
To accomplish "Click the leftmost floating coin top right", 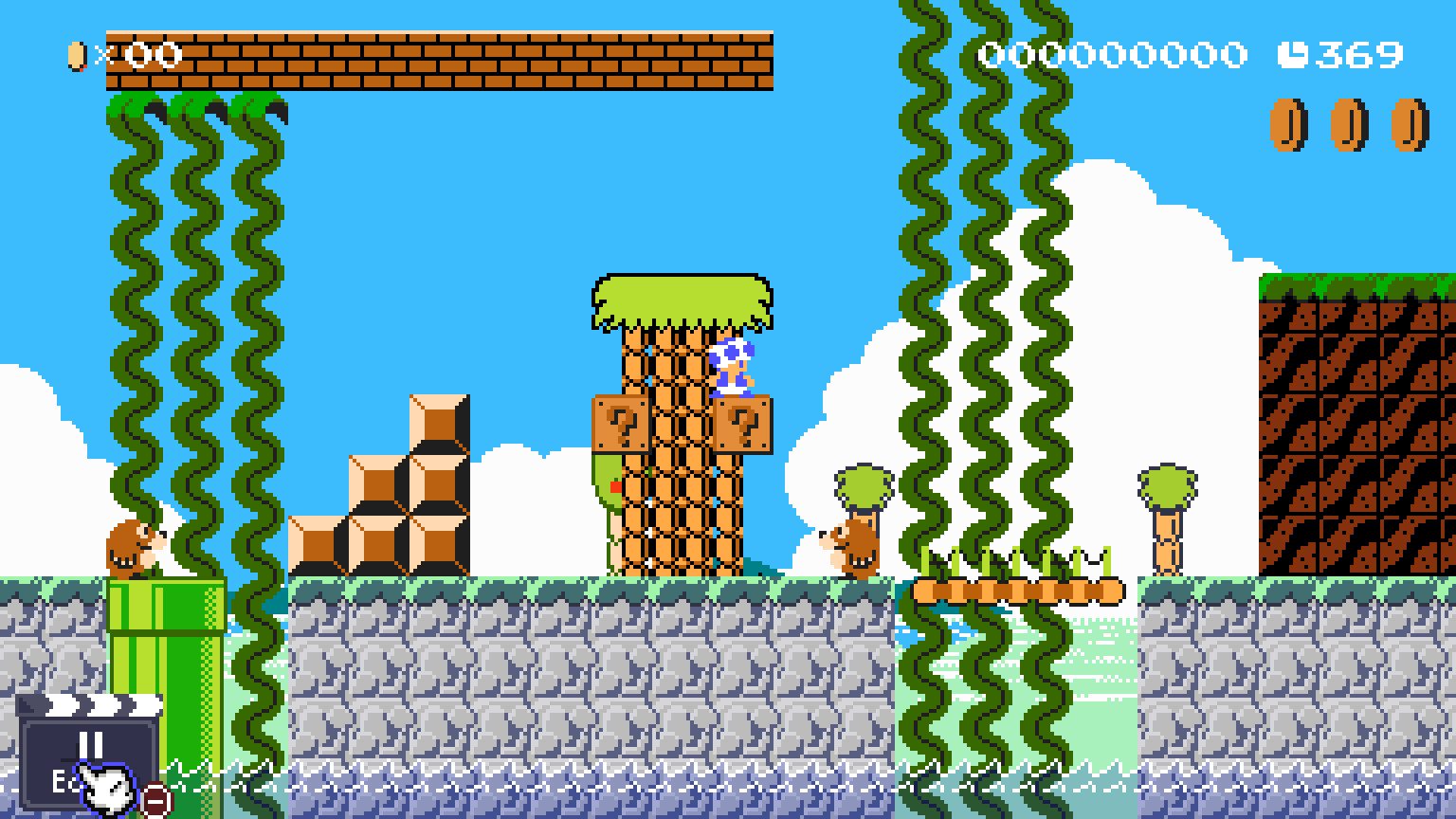I will [1289, 123].
